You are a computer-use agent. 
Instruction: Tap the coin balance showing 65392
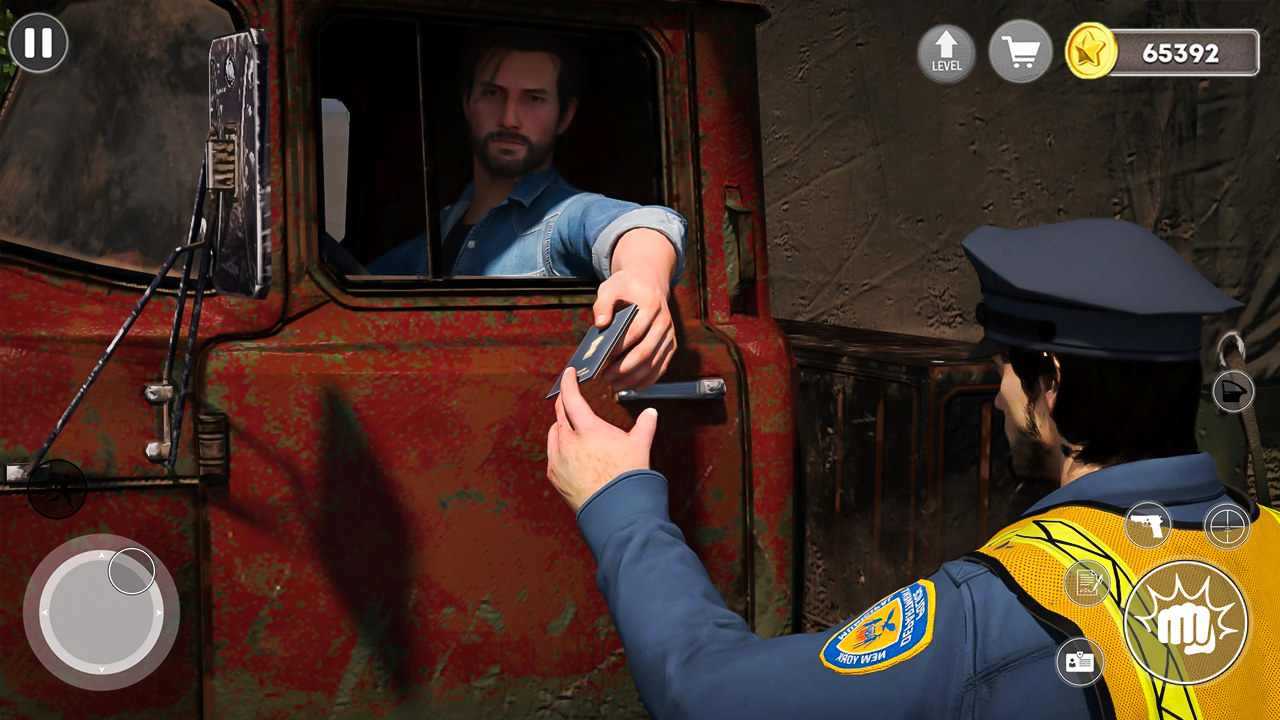click(x=1180, y=54)
